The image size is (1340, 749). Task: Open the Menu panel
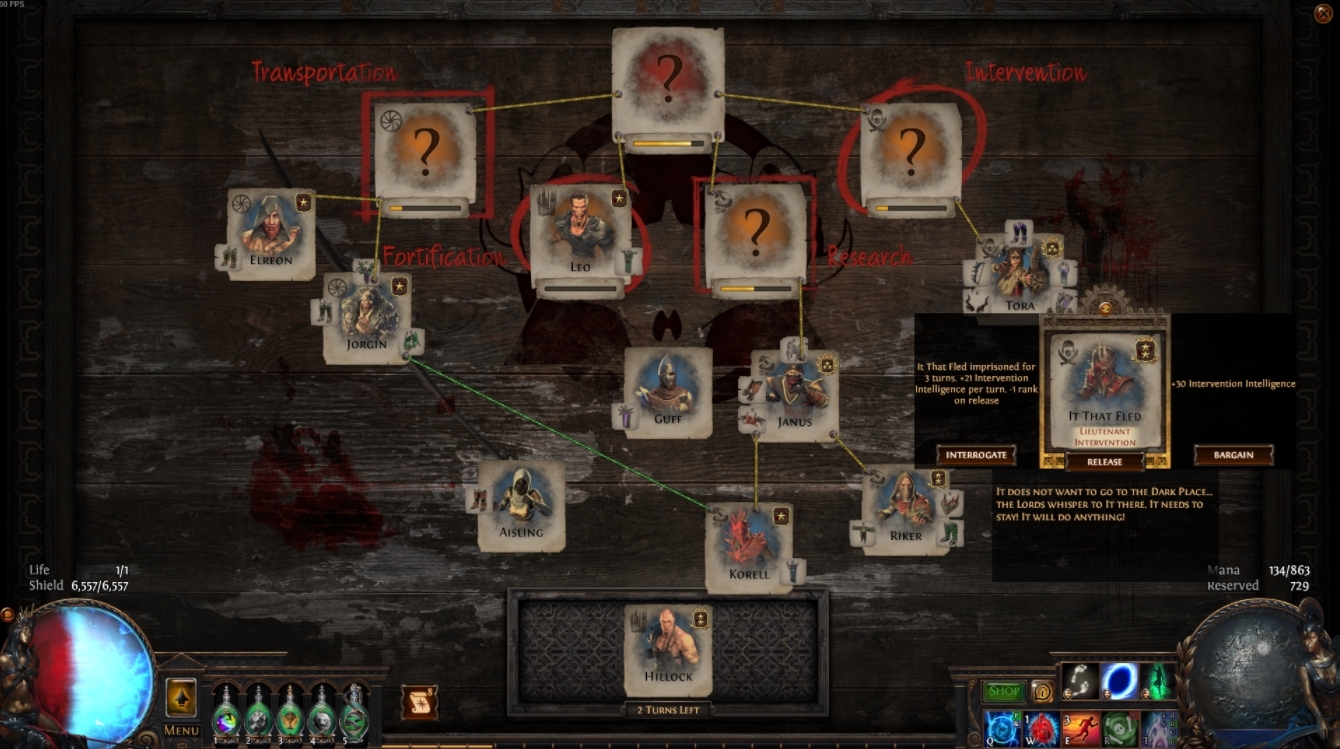coord(180,730)
